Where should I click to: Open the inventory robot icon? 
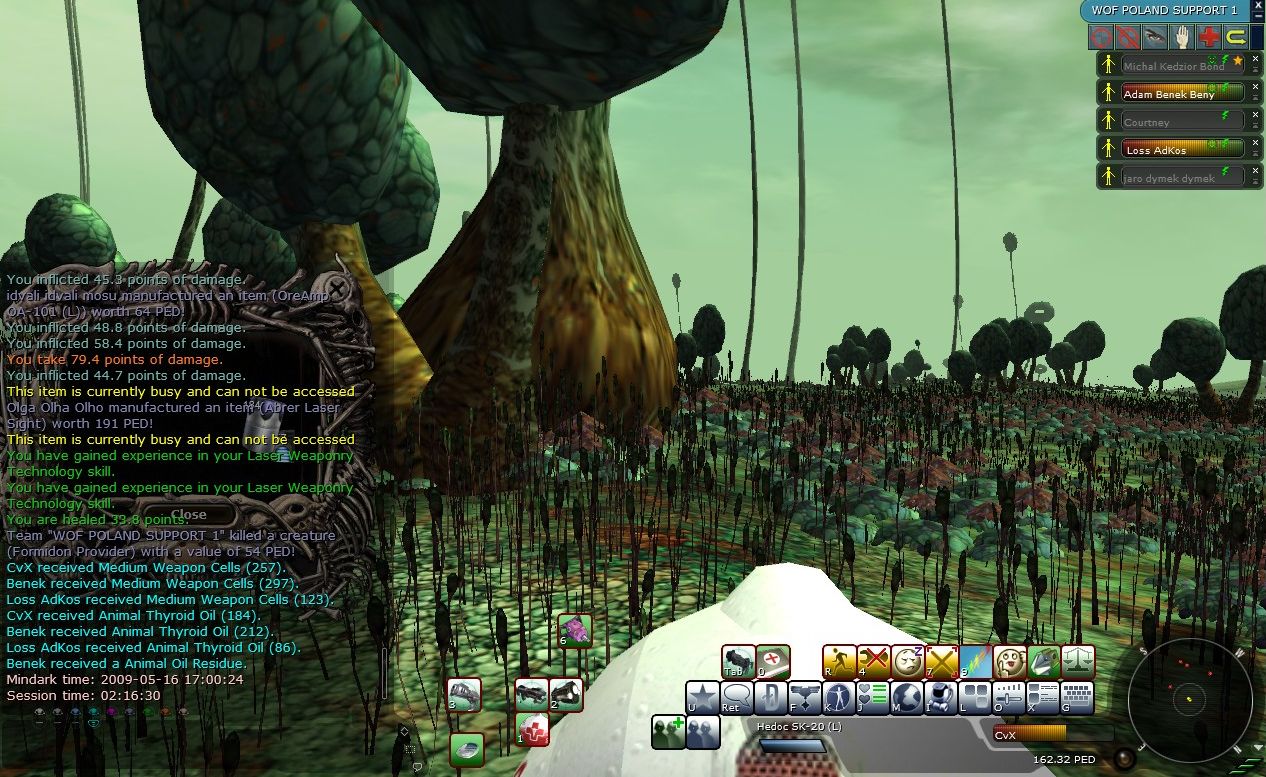coord(939,697)
